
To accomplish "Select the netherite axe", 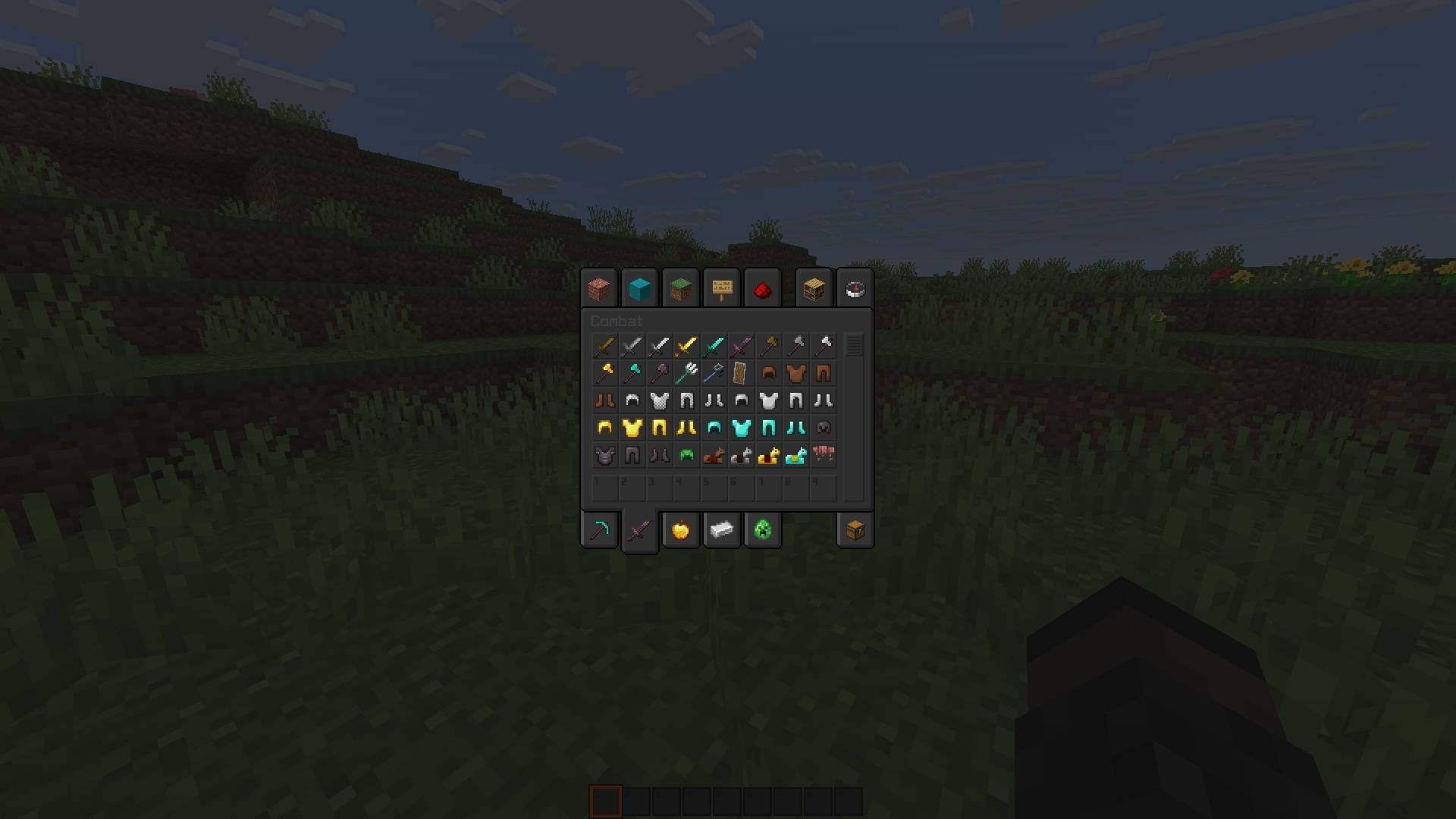I will [660, 373].
